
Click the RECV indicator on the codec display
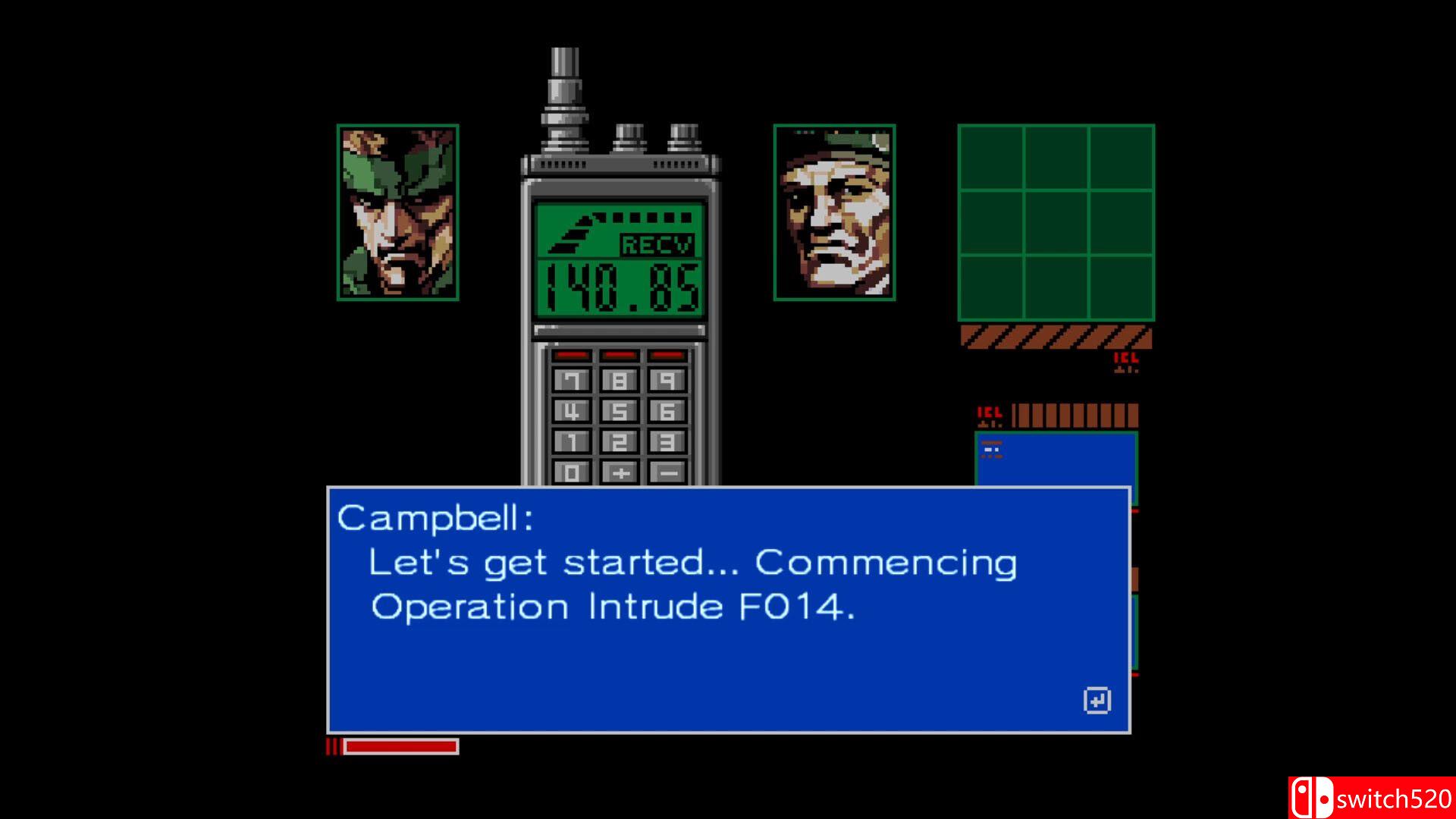[656, 245]
